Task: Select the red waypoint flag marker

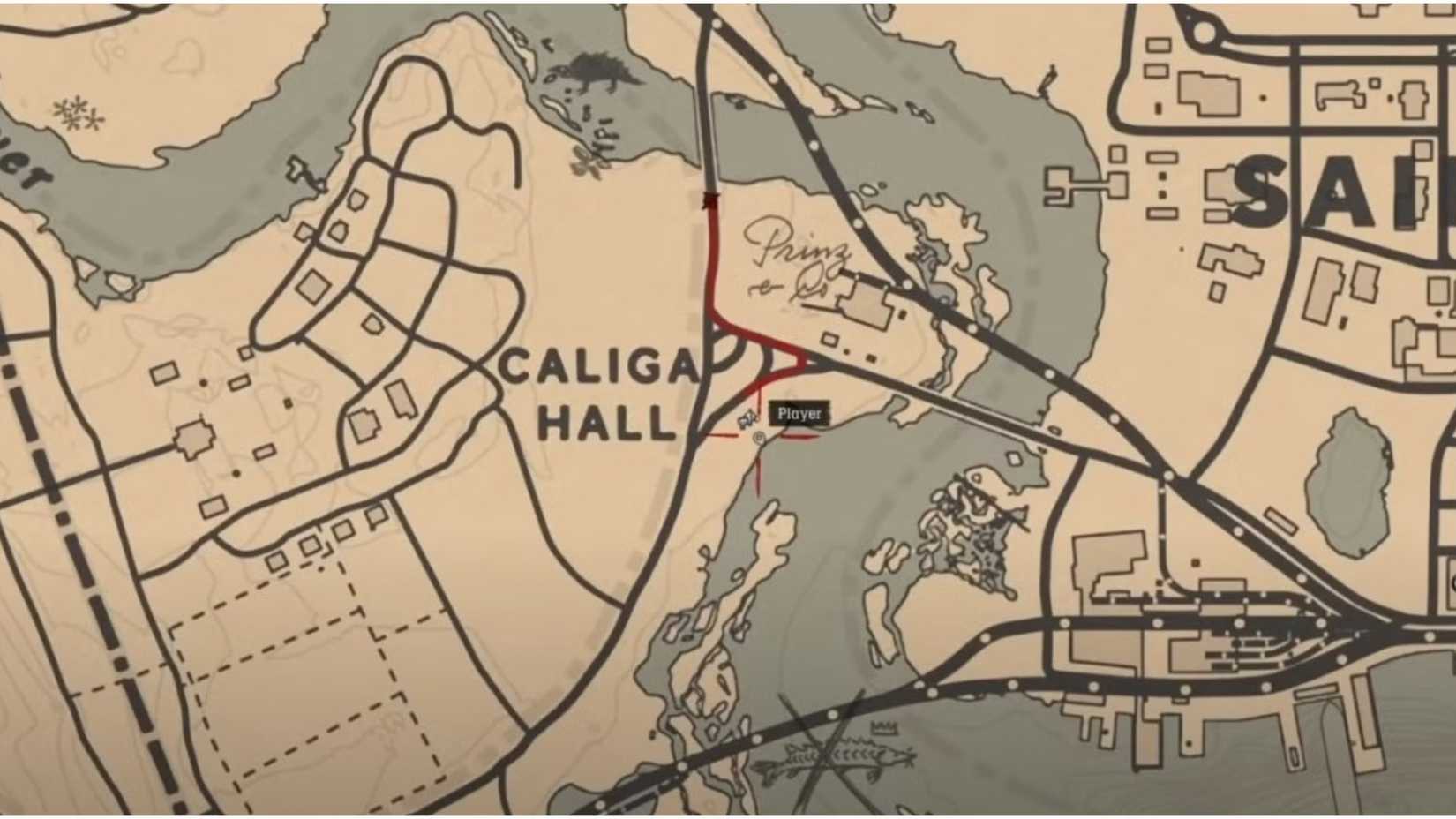Action: [x=710, y=199]
